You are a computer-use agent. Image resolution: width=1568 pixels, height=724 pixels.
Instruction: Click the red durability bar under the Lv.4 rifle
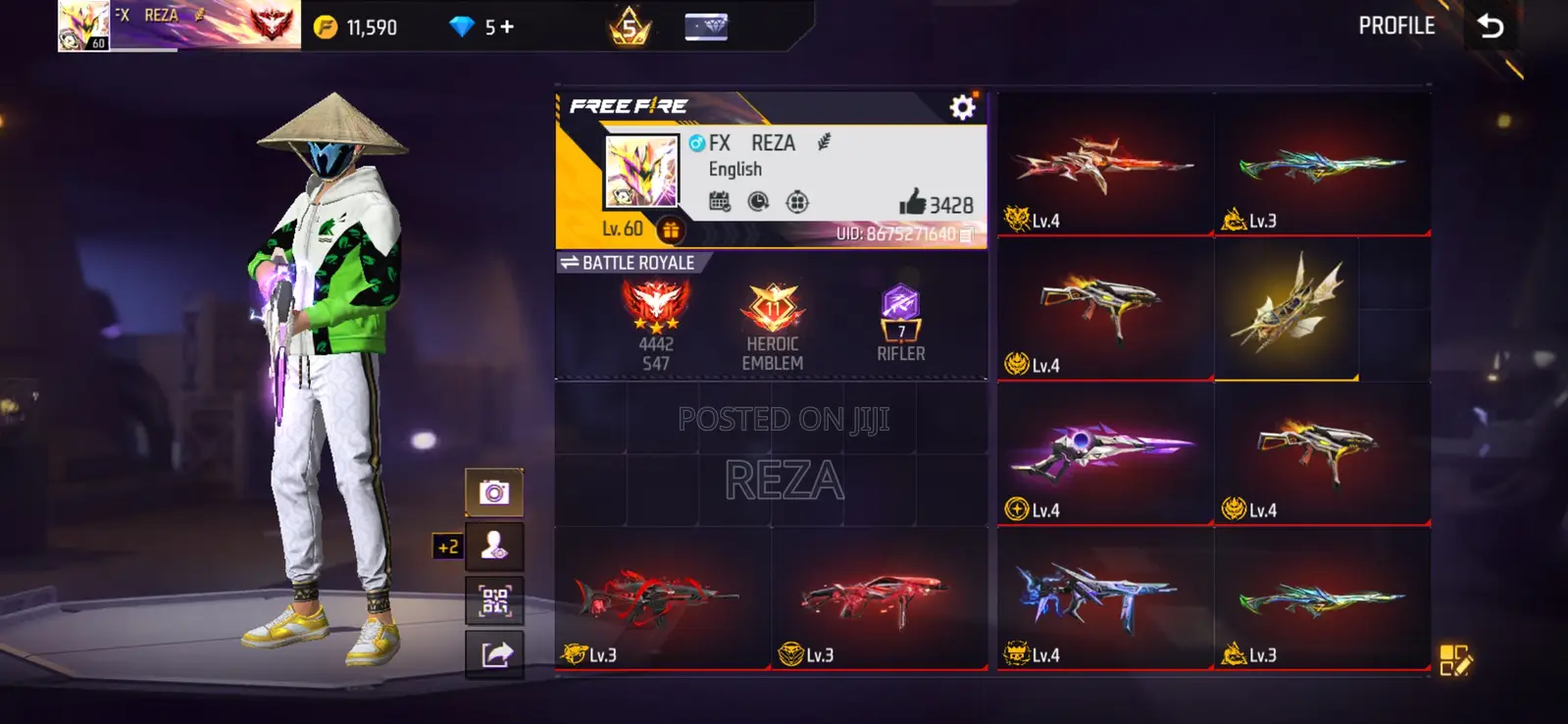click(1106, 234)
